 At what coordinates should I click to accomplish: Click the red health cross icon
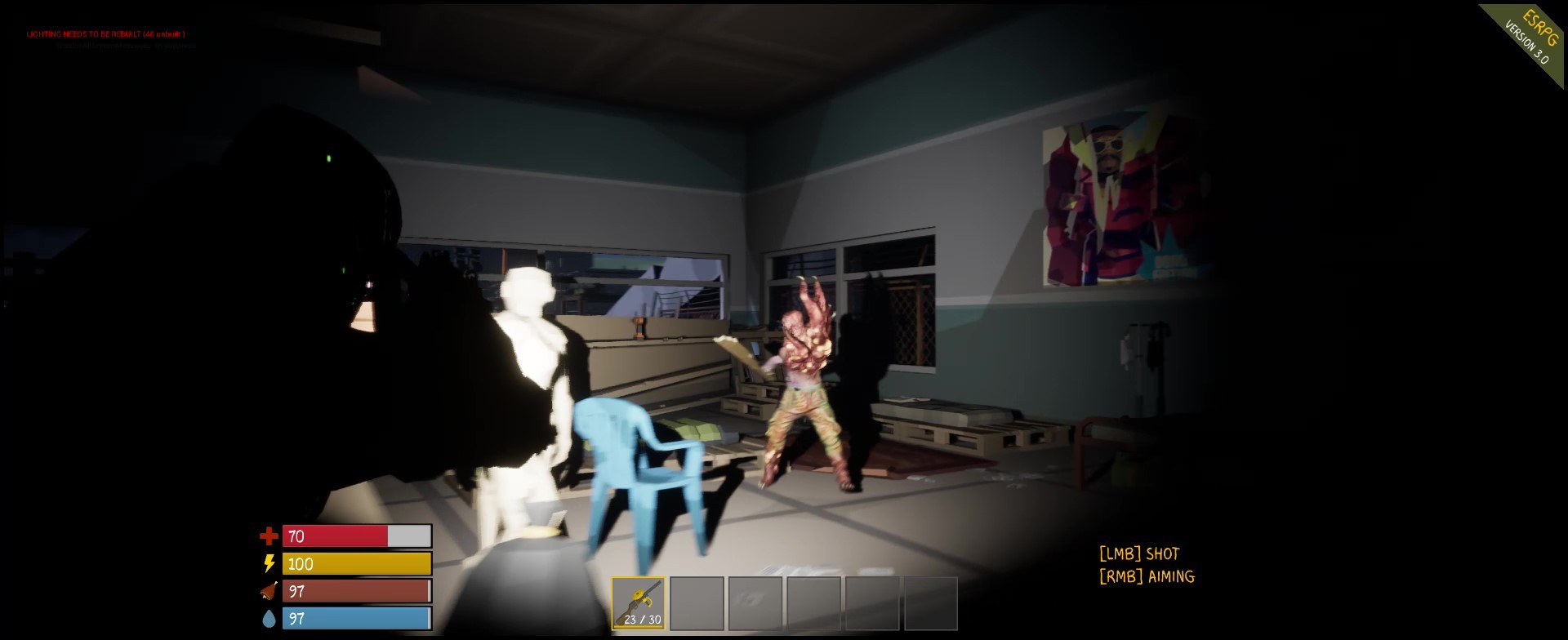pyautogui.click(x=269, y=537)
